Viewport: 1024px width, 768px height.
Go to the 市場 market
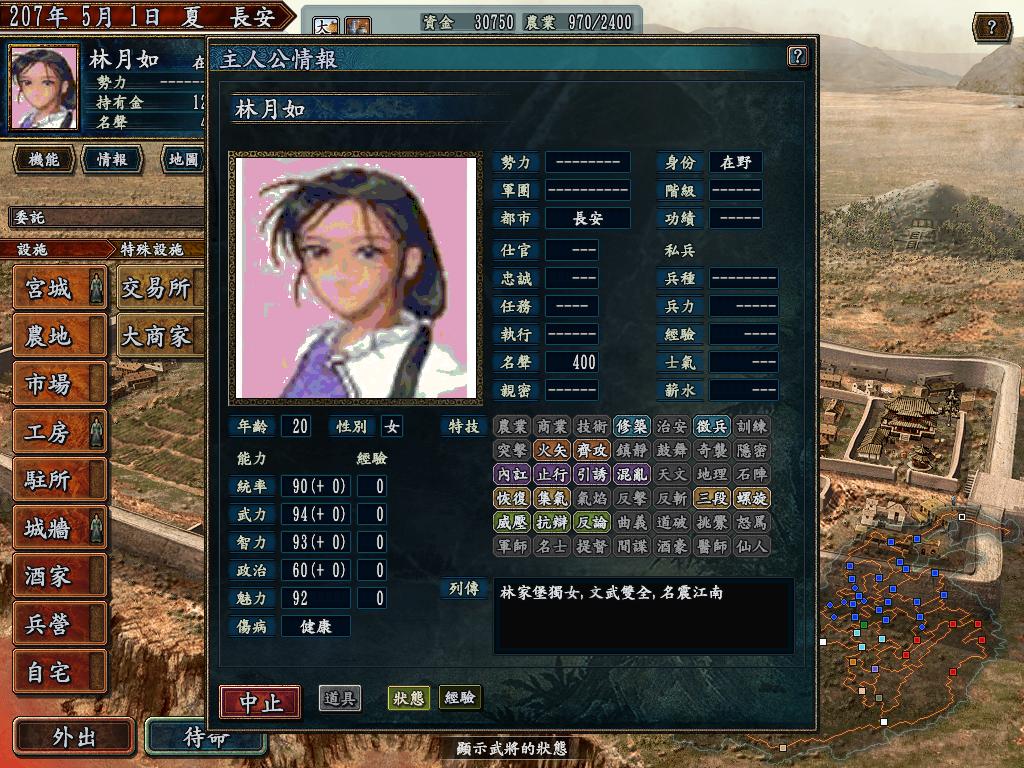(x=59, y=384)
